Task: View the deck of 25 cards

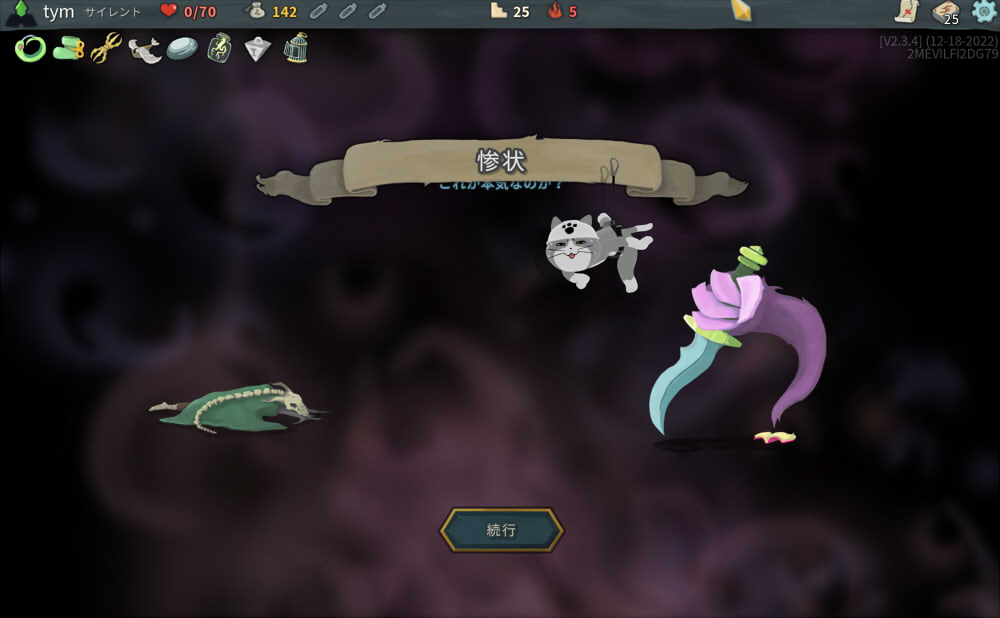Action: point(945,12)
